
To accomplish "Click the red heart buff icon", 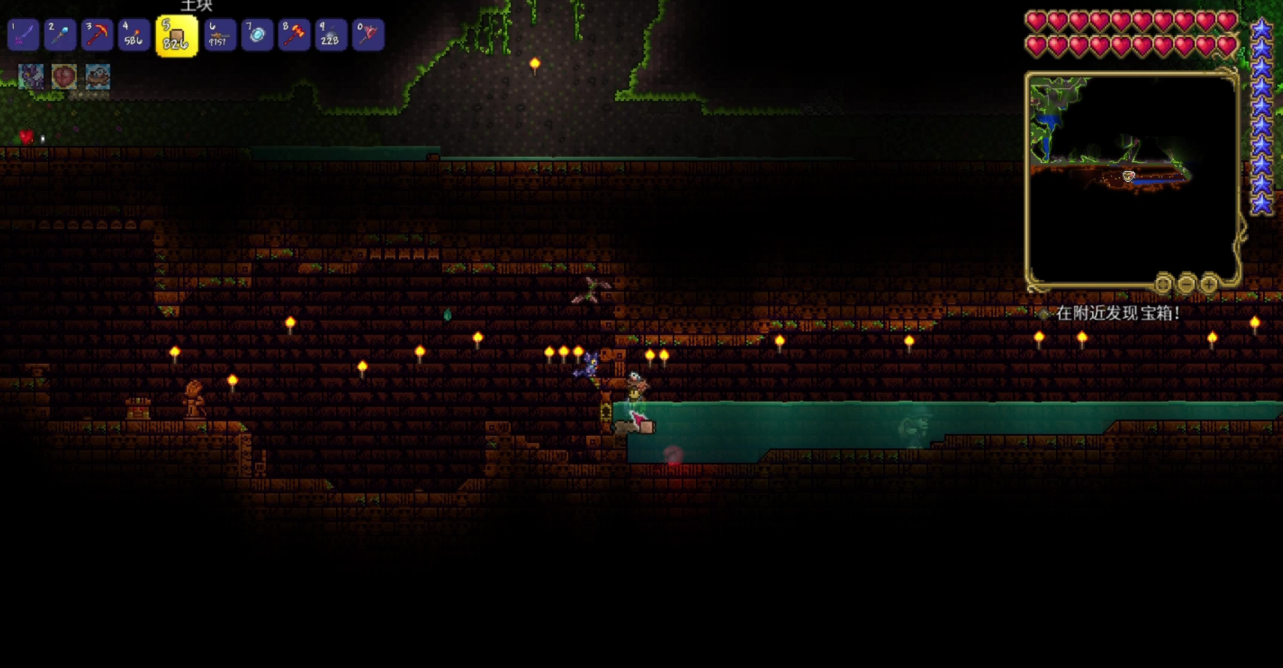I will click(x=64, y=77).
